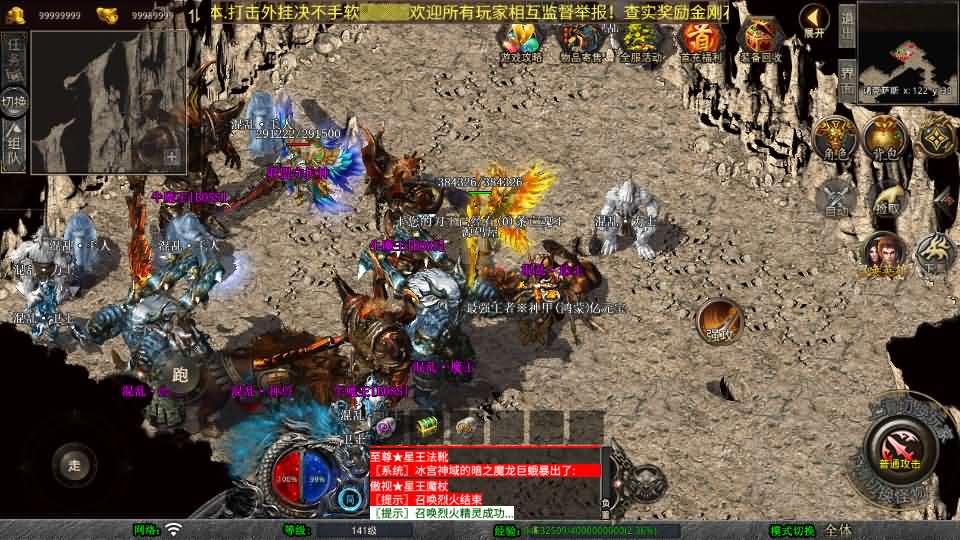The width and height of the screenshot is (960, 540).
Task: Click the 切换 switch button
Action: (x=14, y=101)
